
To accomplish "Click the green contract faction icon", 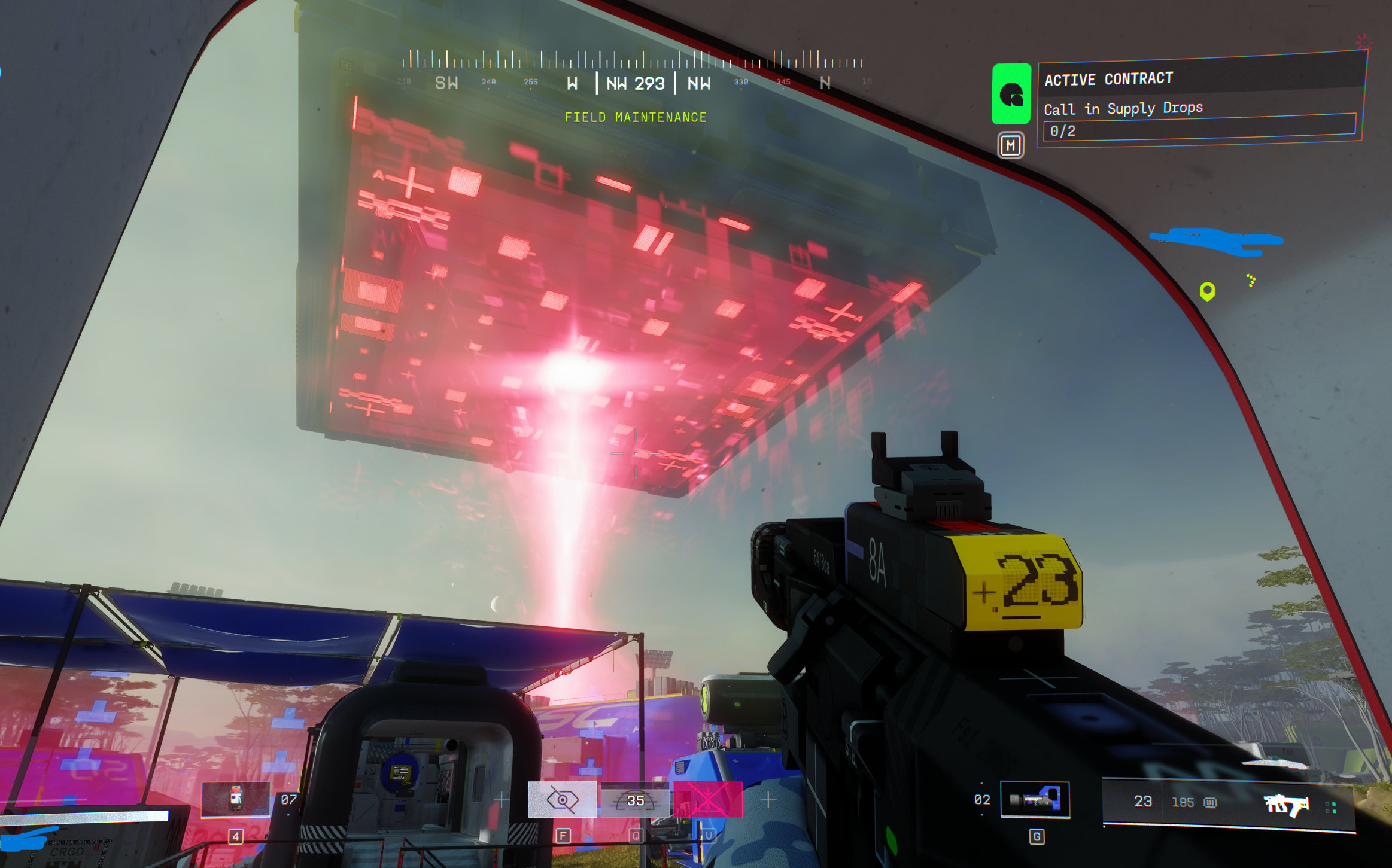I will click(x=1011, y=94).
